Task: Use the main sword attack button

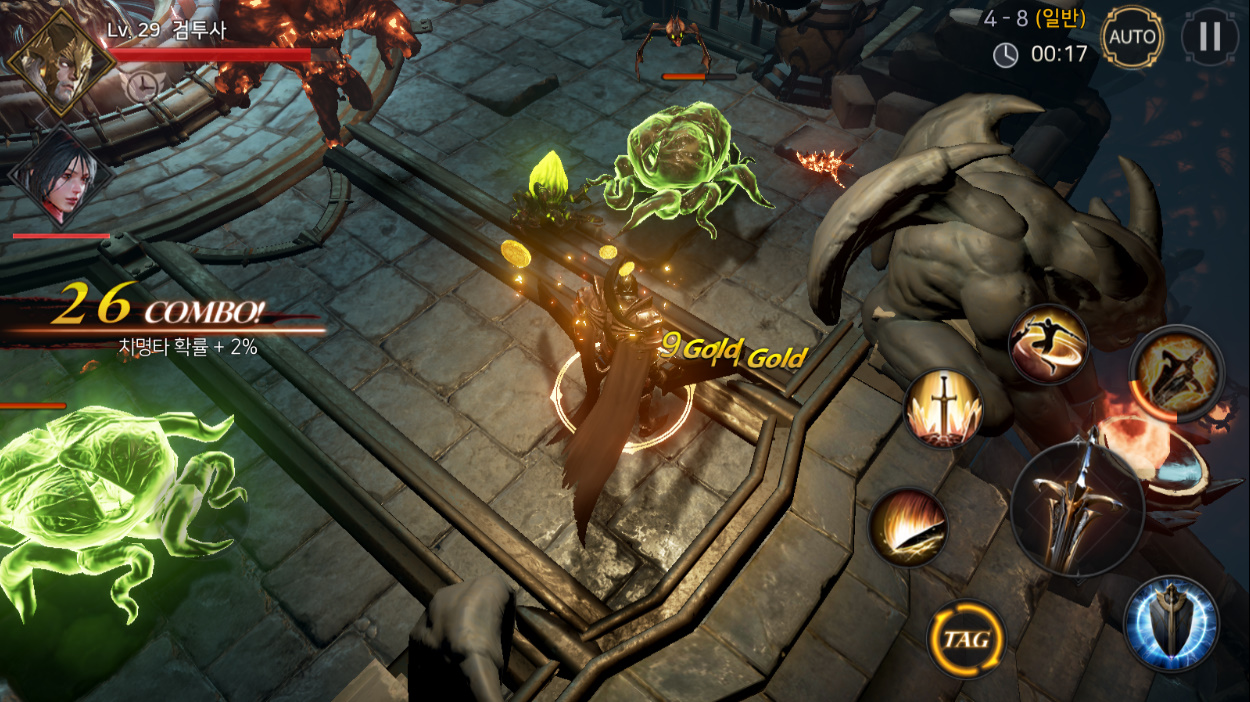Action: click(1077, 508)
